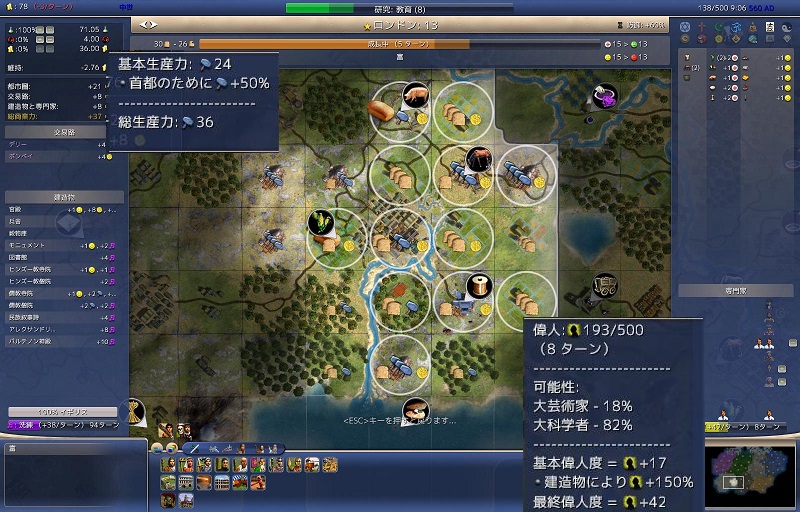
Task: Go to the previous city arrow
Action: [x=142, y=23]
